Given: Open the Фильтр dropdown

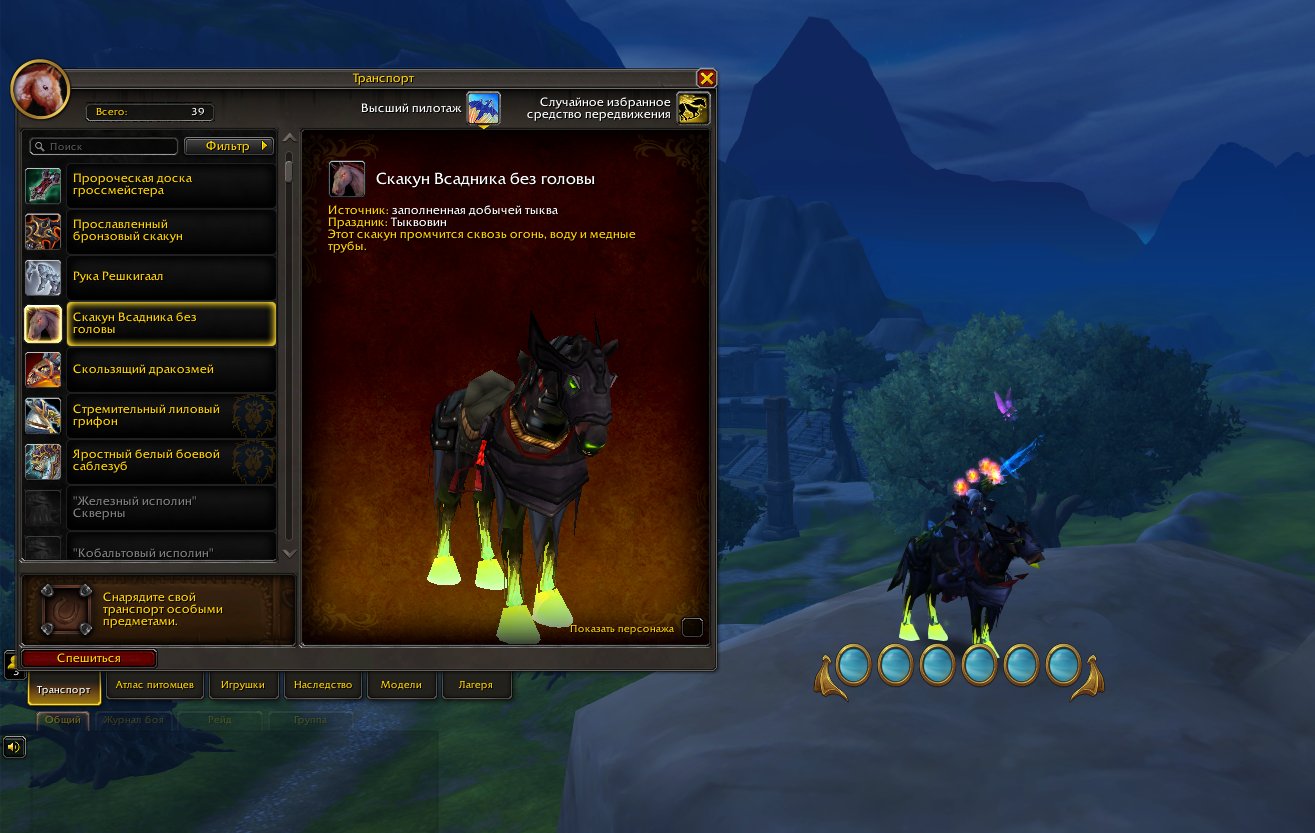Looking at the screenshot, I should (x=228, y=146).
